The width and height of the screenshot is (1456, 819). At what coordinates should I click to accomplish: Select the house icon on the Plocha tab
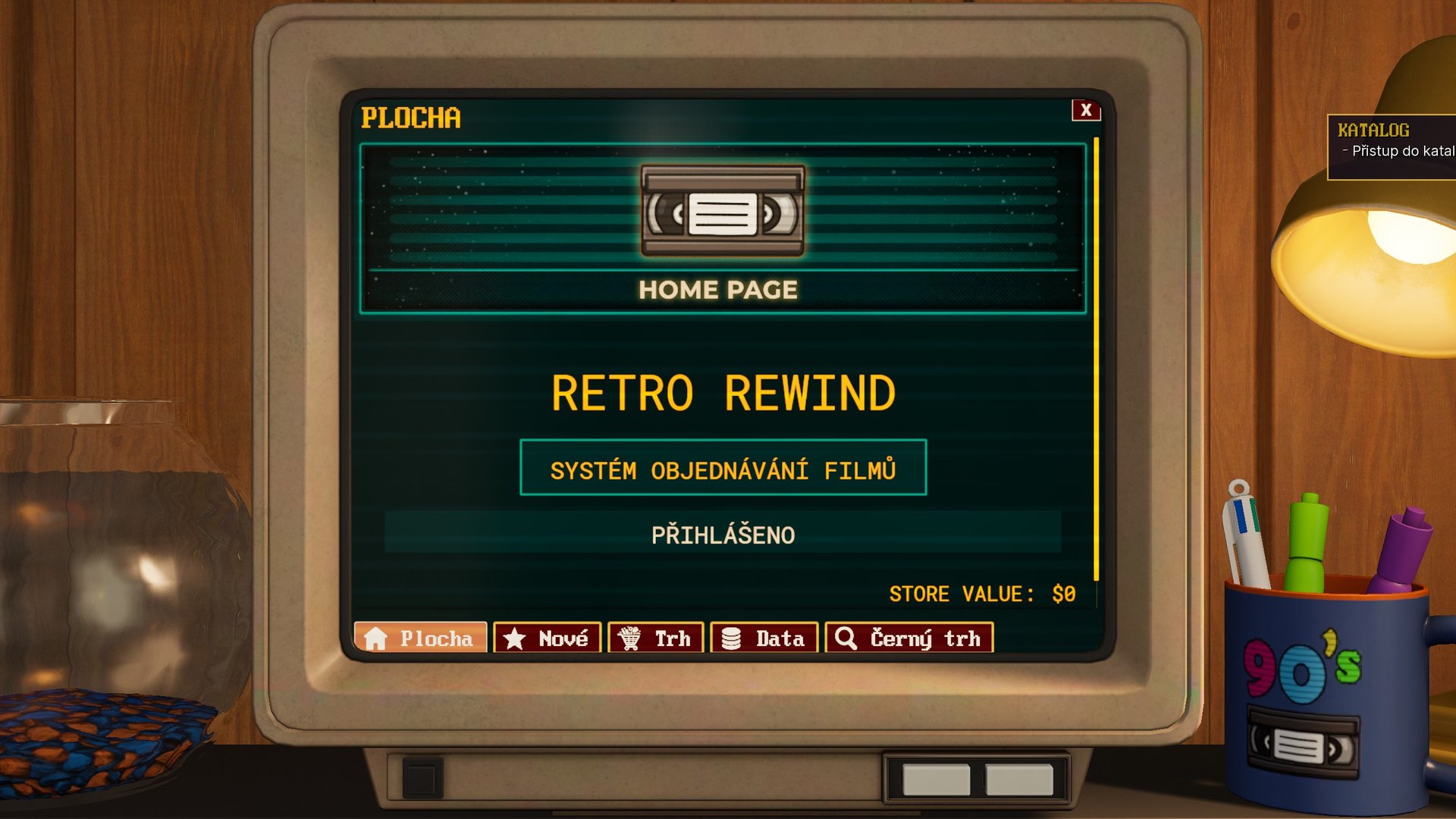tap(377, 639)
